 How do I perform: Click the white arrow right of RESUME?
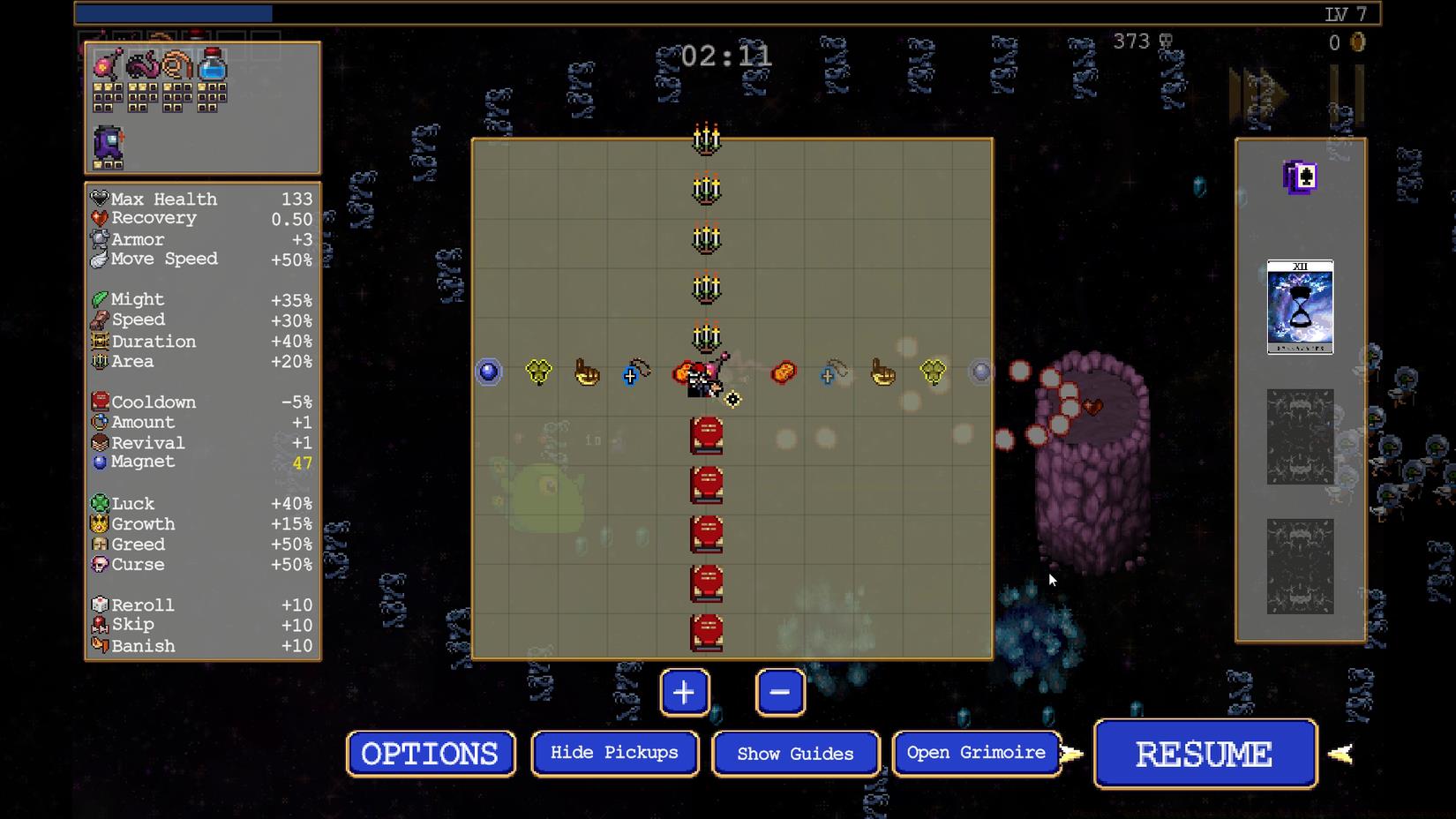click(1340, 753)
